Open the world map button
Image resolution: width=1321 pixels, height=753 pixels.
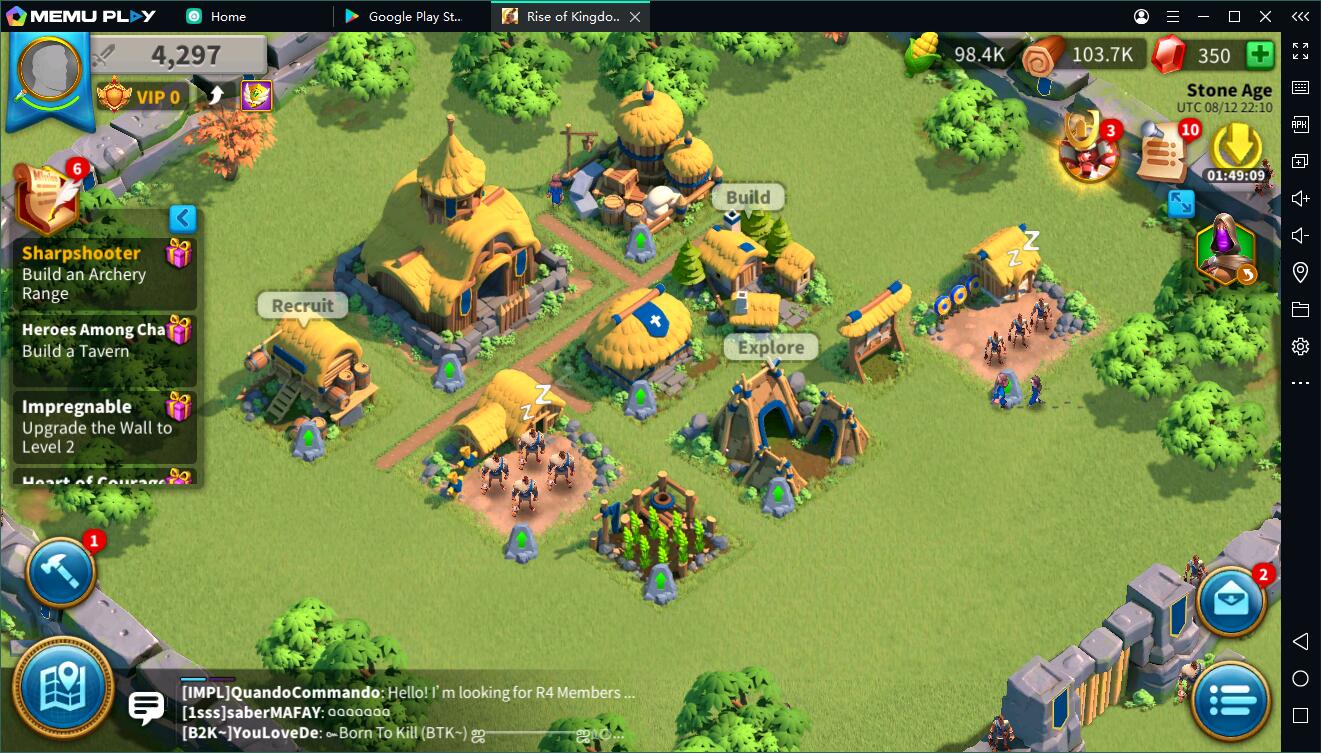click(x=62, y=688)
